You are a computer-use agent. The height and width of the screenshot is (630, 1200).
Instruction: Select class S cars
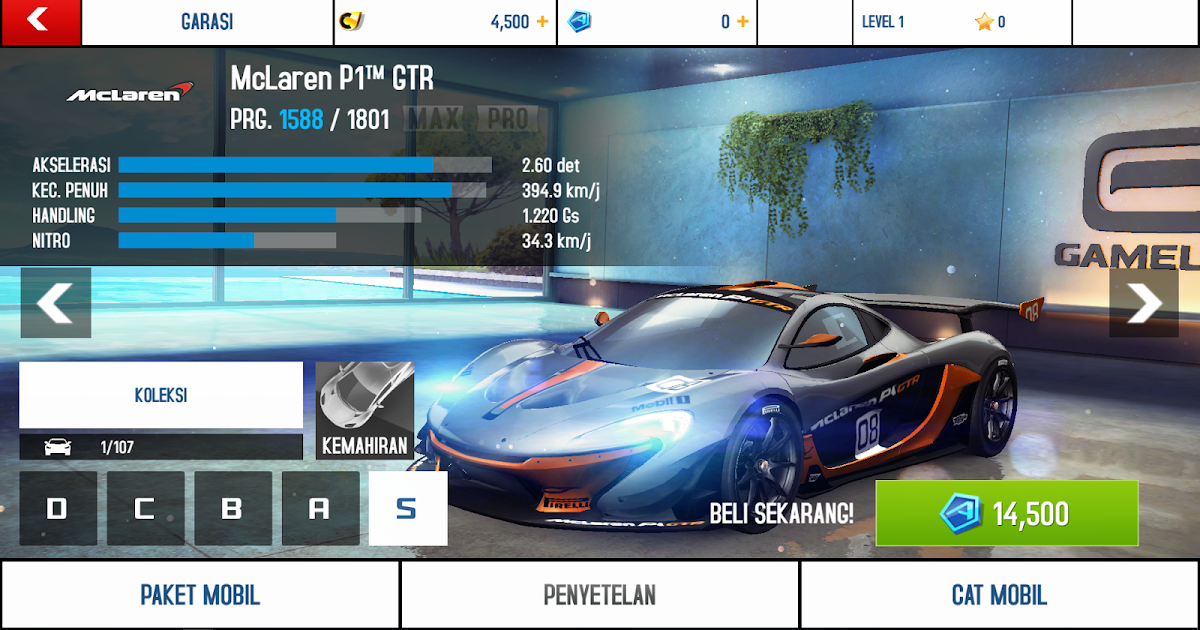point(407,509)
